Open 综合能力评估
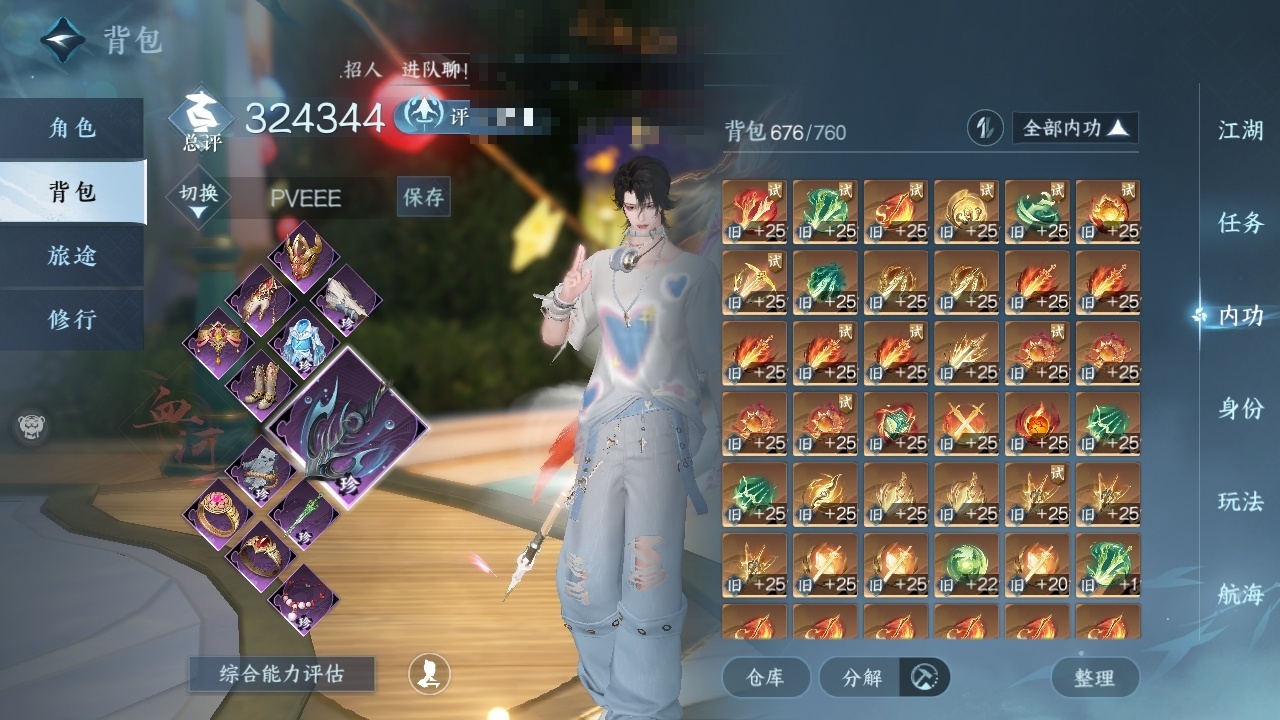This screenshot has width=1280, height=720. [x=281, y=674]
